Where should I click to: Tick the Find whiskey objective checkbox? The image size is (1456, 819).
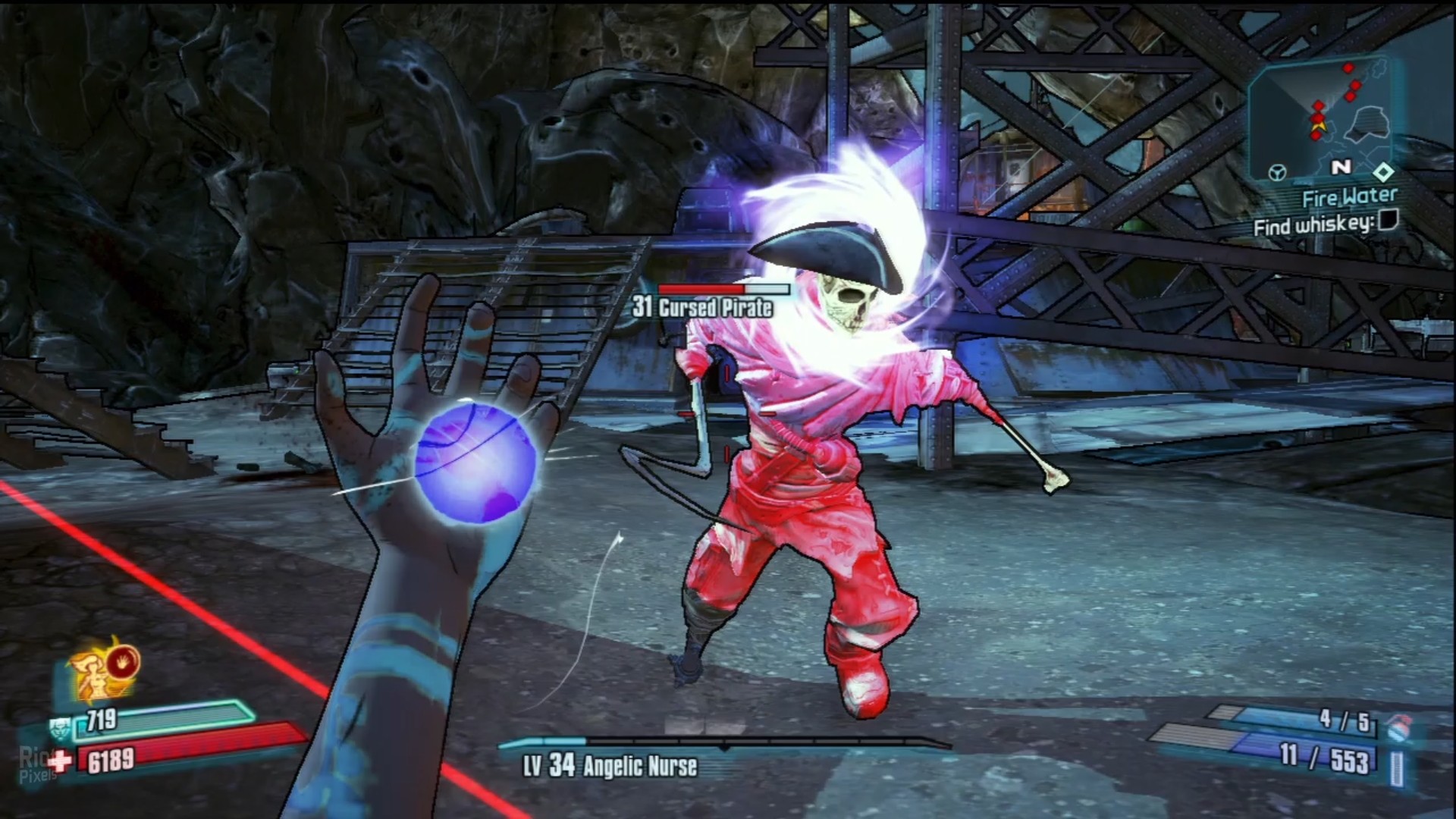pyautogui.click(x=1388, y=221)
